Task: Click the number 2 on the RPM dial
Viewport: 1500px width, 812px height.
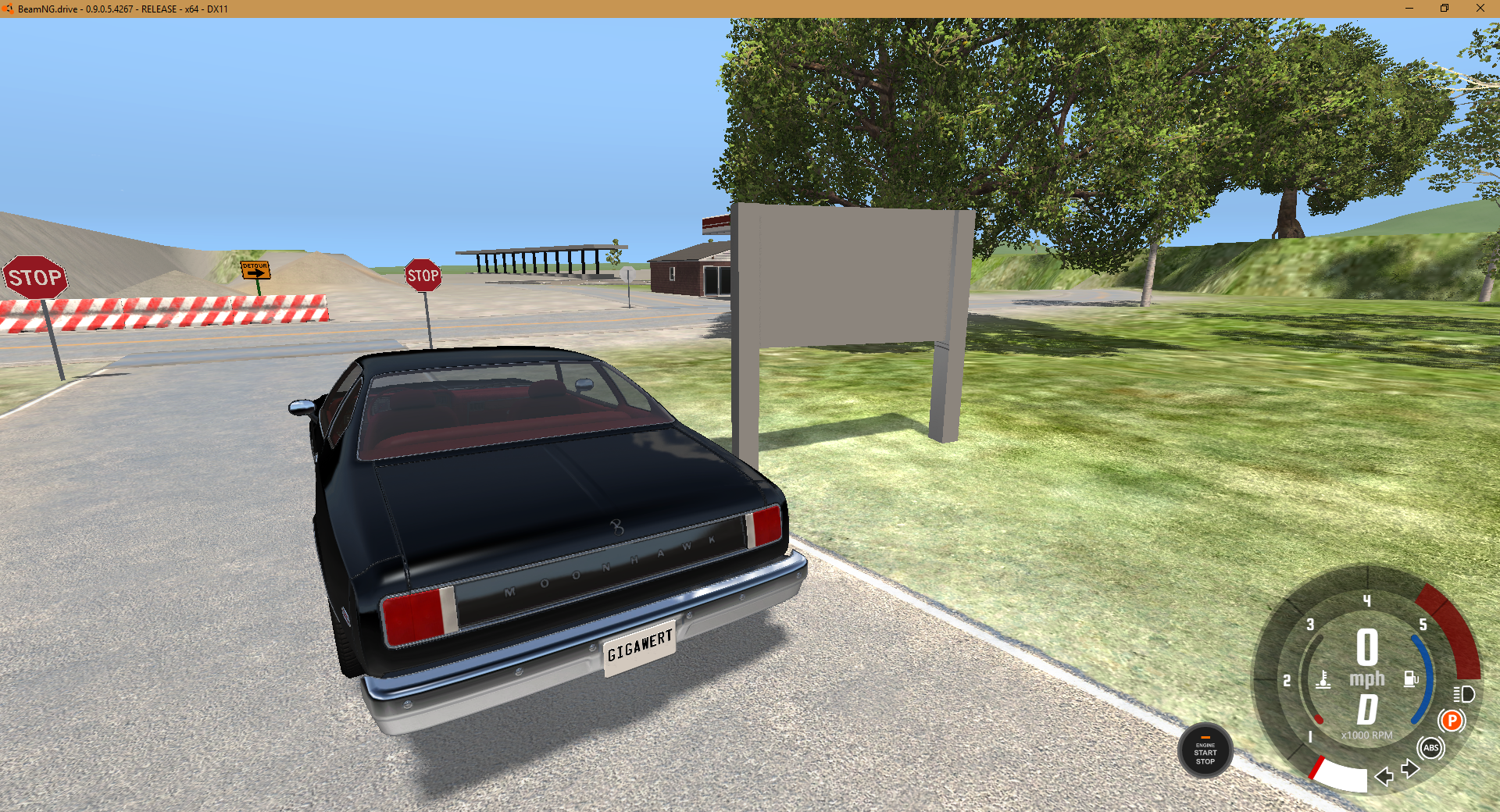Action: (1286, 680)
